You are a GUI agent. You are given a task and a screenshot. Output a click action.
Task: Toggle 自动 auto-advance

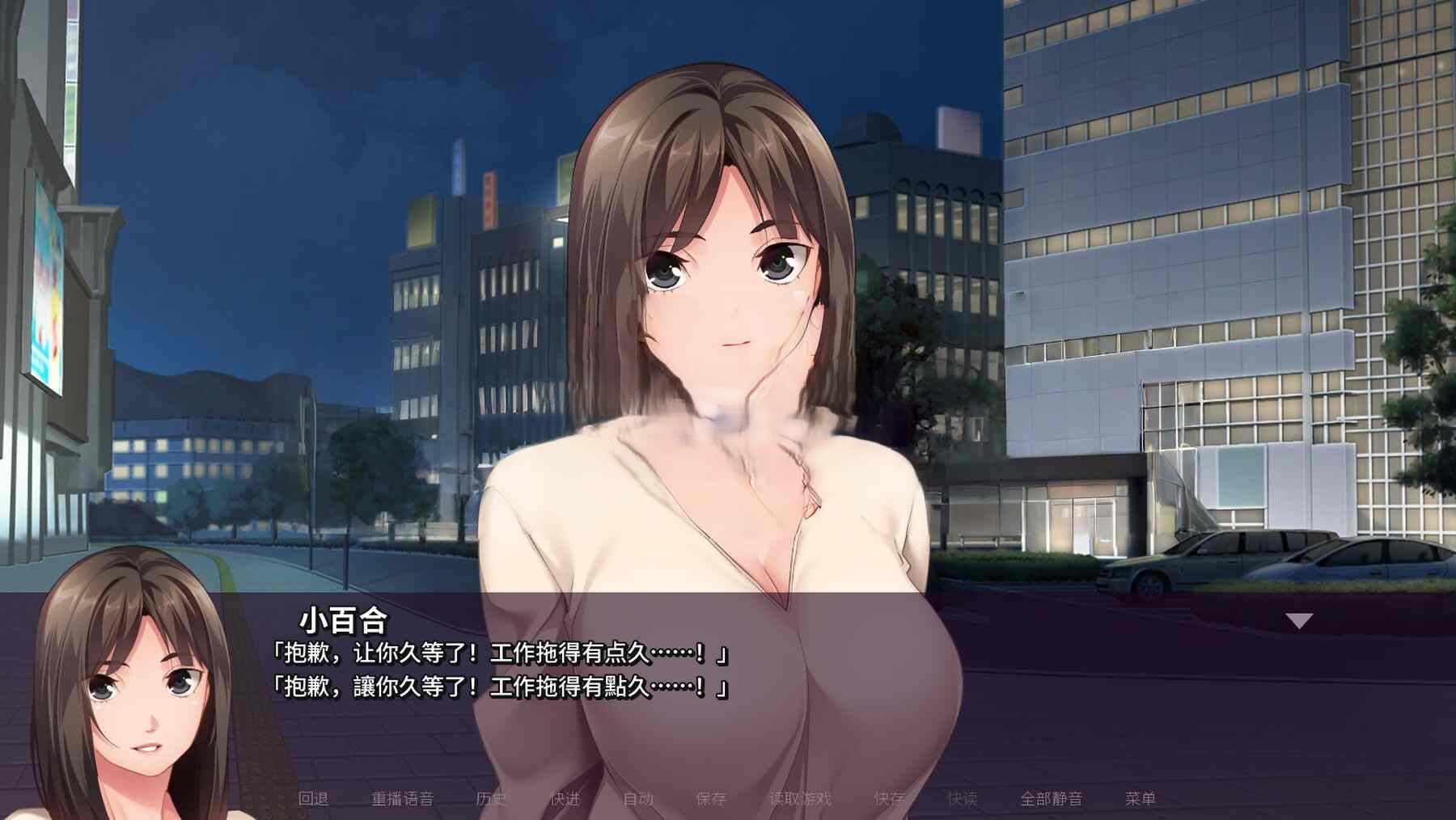(x=638, y=799)
